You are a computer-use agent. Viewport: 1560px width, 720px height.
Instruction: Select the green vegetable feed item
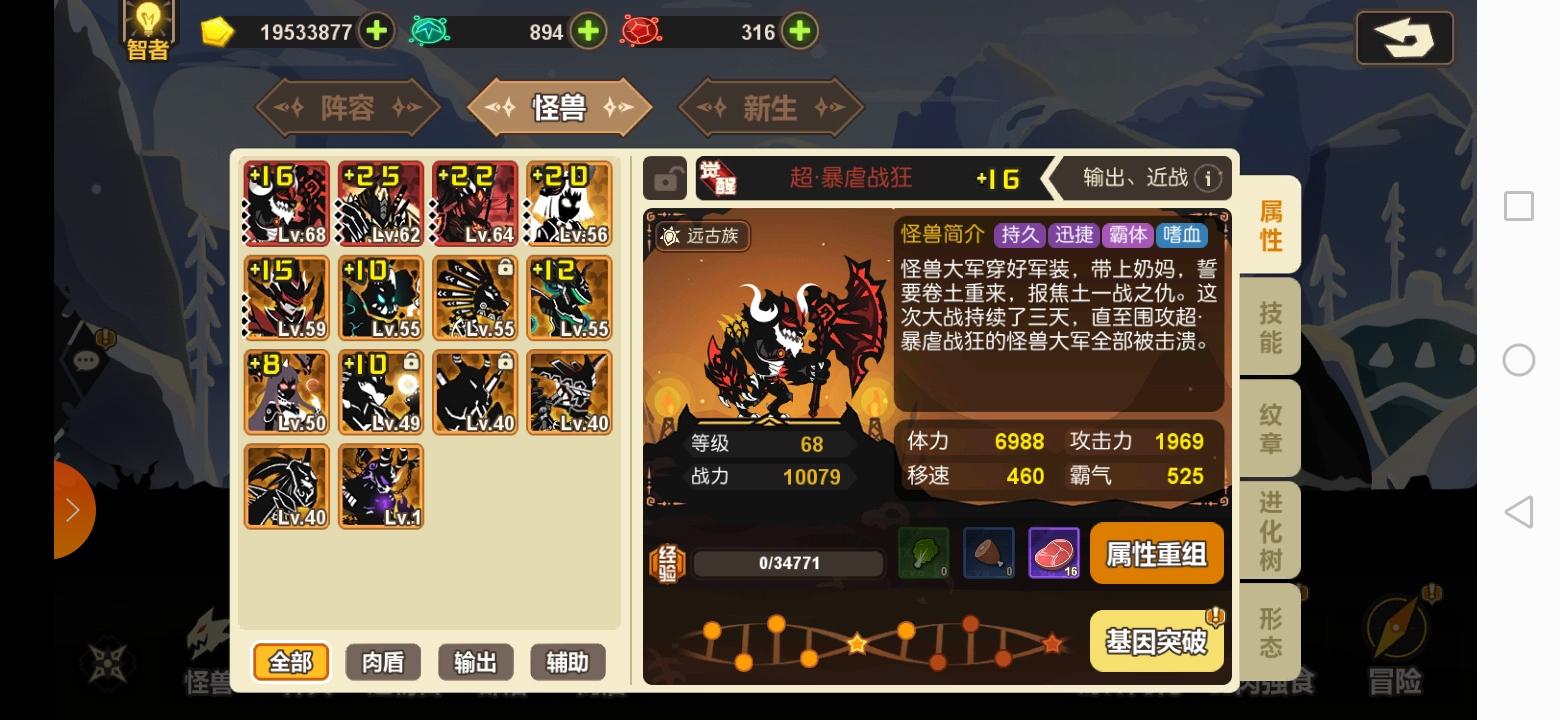pos(921,553)
